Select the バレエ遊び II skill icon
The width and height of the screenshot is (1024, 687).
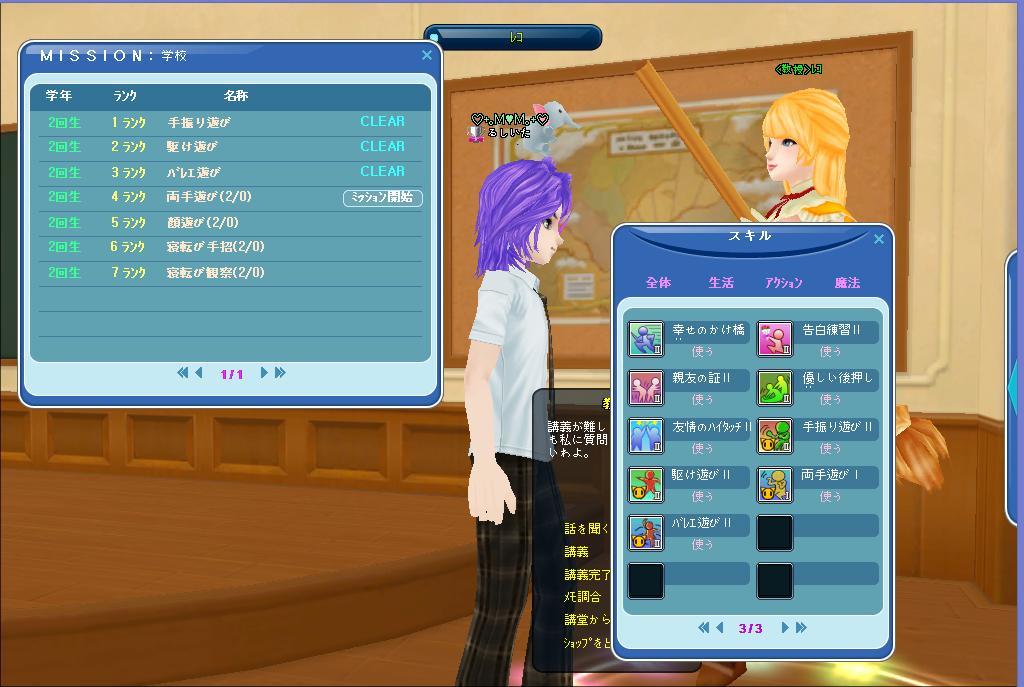click(x=646, y=533)
